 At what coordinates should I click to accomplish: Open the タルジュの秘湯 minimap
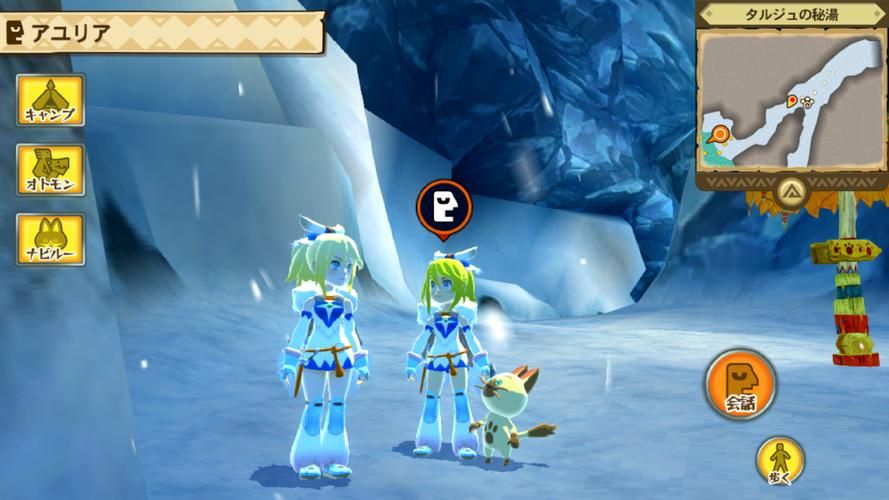click(791, 100)
